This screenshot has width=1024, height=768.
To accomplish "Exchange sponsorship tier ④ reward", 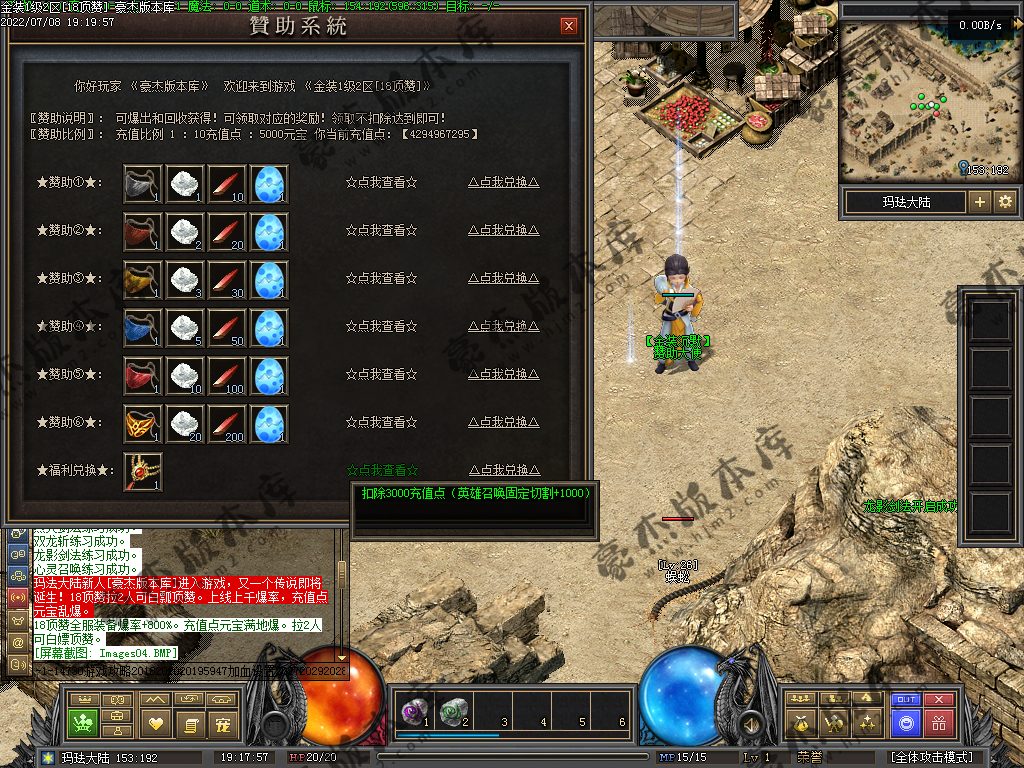I will coord(504,326).
